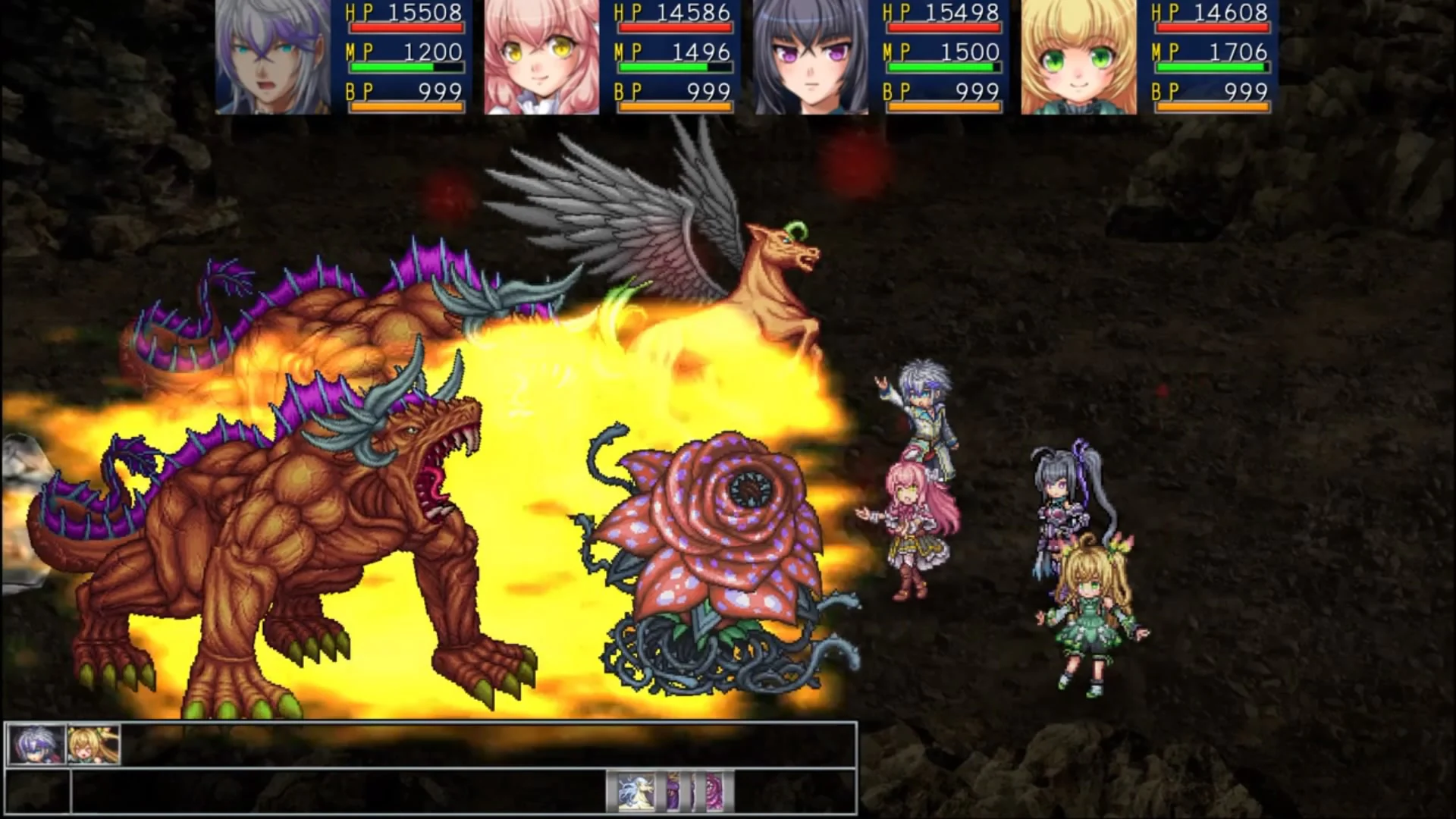Click the narrow sliver enemy icon in the turn queue
The image size is (1456, 819).
tap(693, 792)
